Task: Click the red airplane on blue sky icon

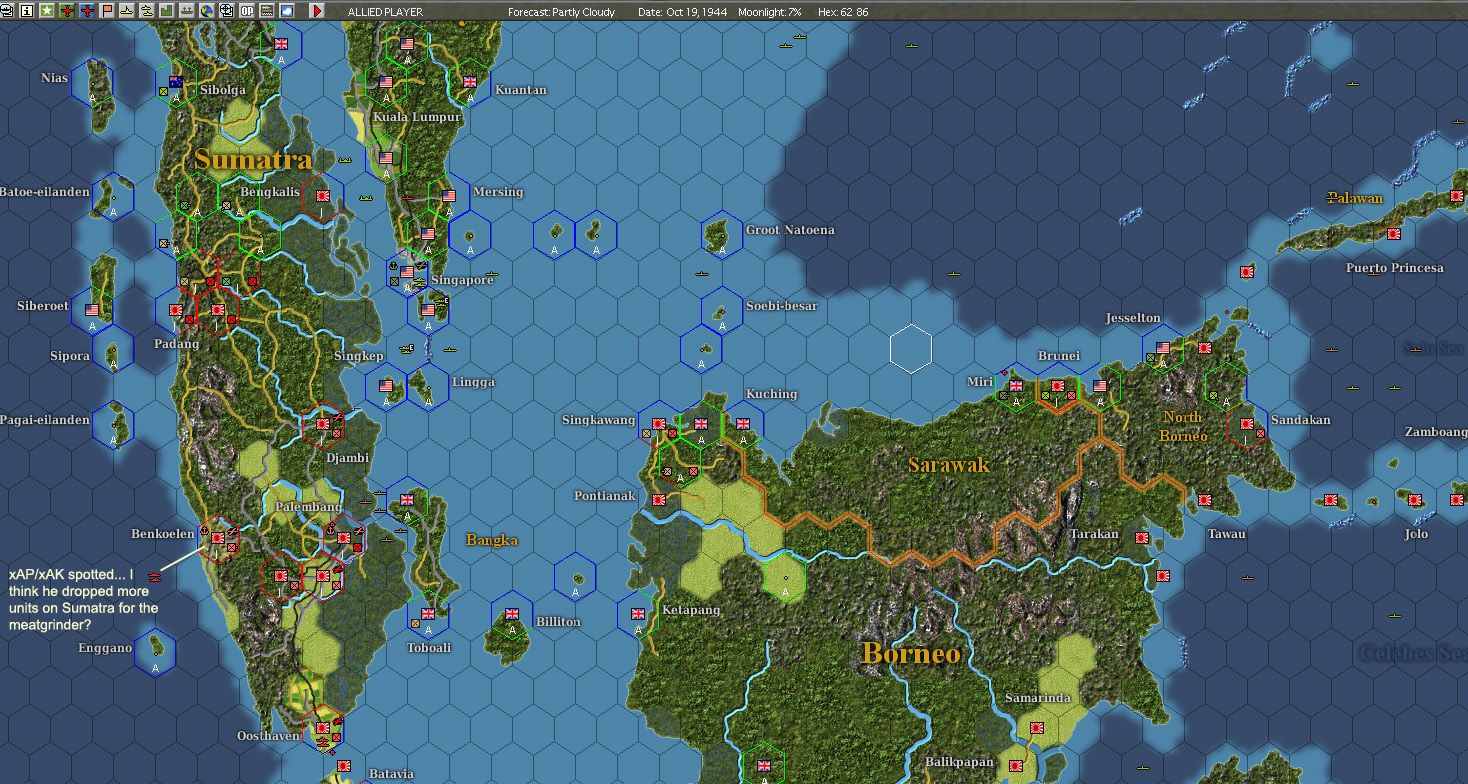Action: click(x=86, y=9)
